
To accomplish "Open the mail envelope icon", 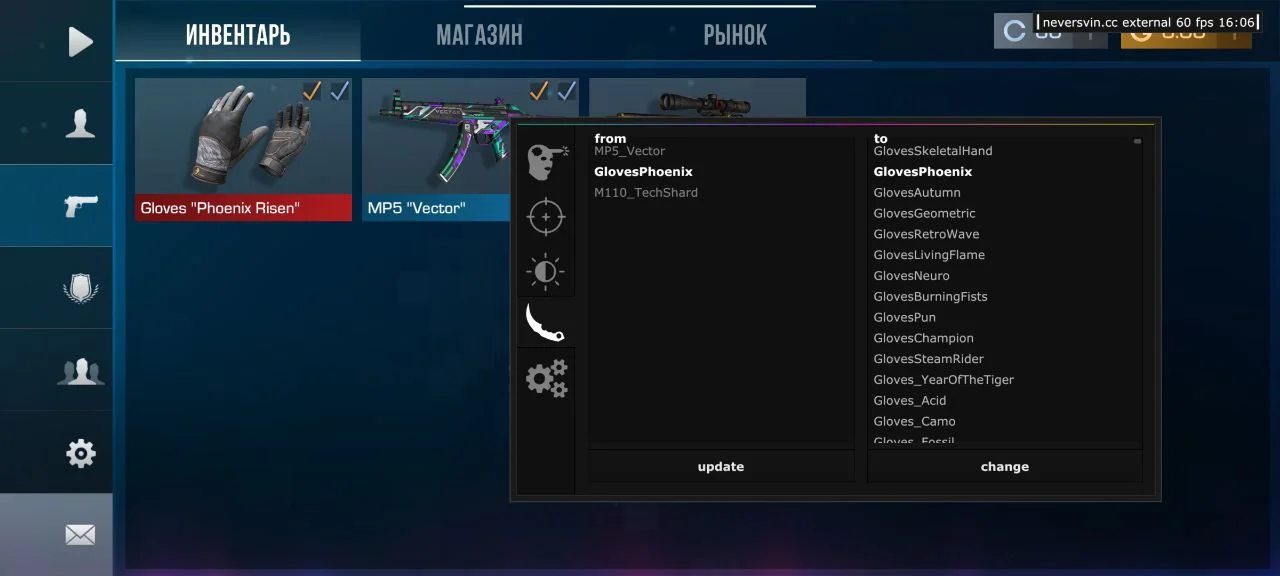I will (x=80, y=535).
